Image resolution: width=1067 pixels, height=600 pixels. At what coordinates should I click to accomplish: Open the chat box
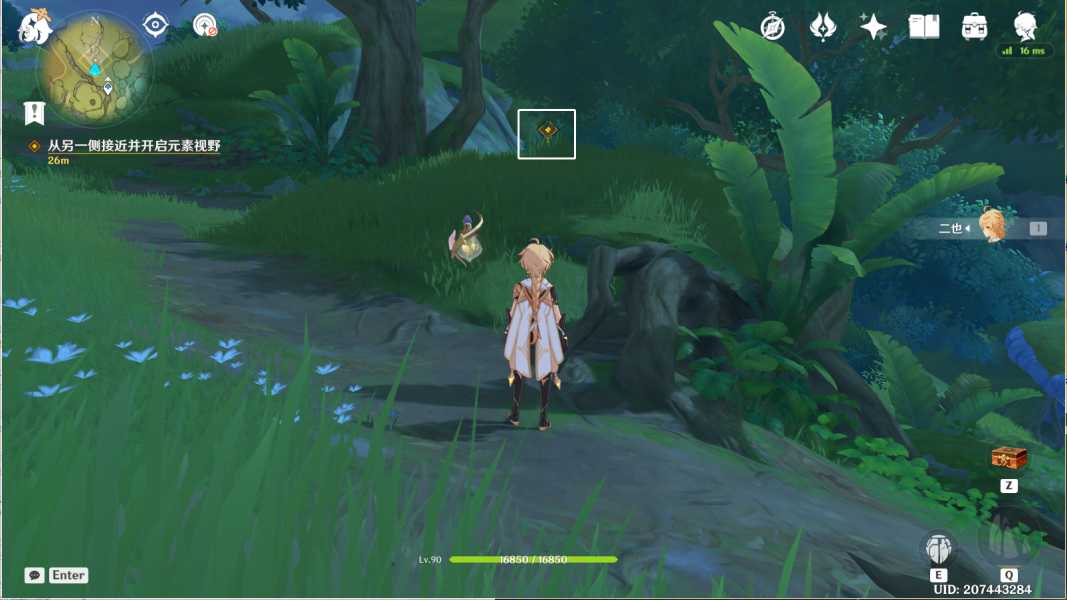[x=35, y=575]
